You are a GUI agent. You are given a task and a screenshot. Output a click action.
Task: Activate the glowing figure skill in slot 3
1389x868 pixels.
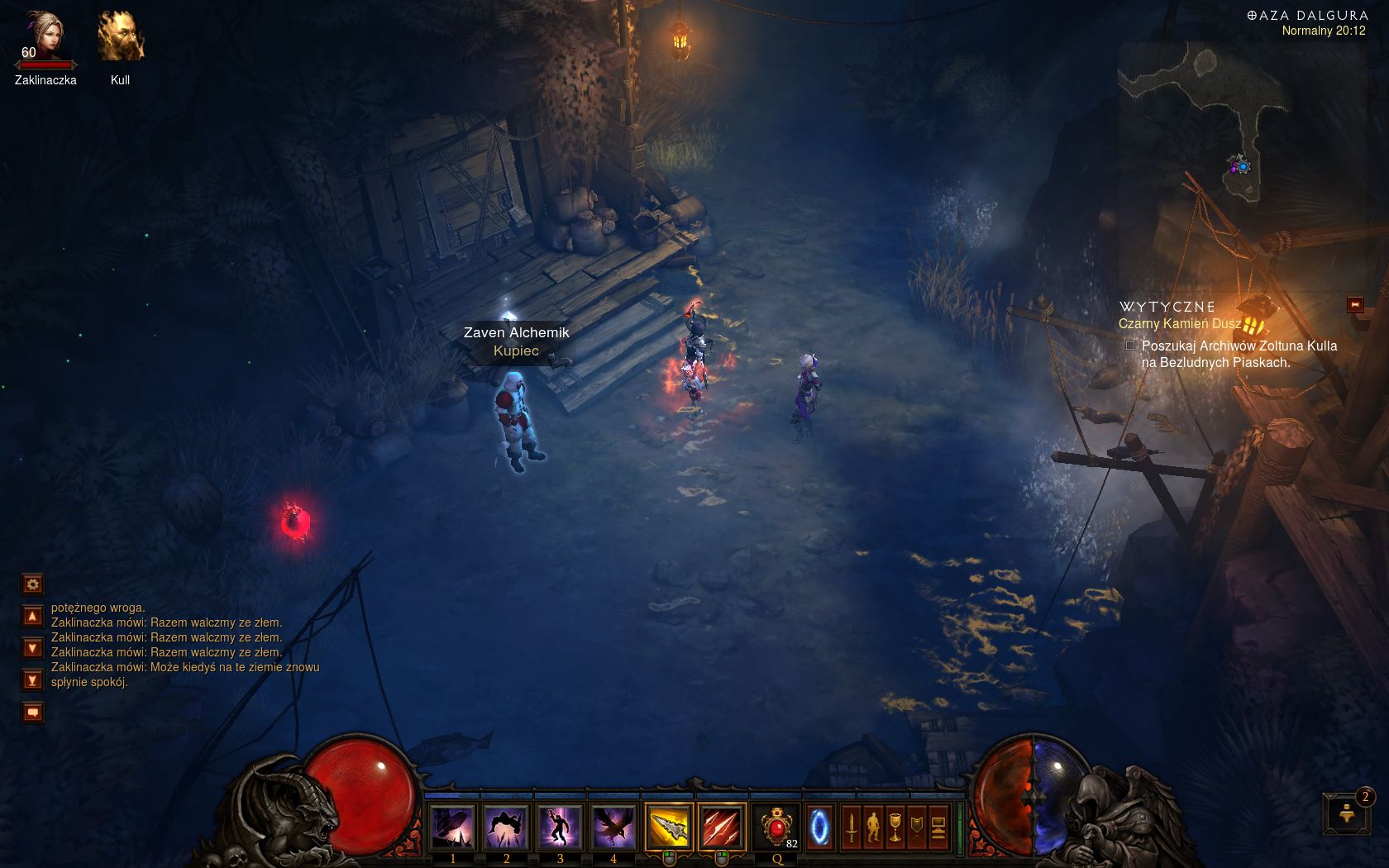point(560,826)
